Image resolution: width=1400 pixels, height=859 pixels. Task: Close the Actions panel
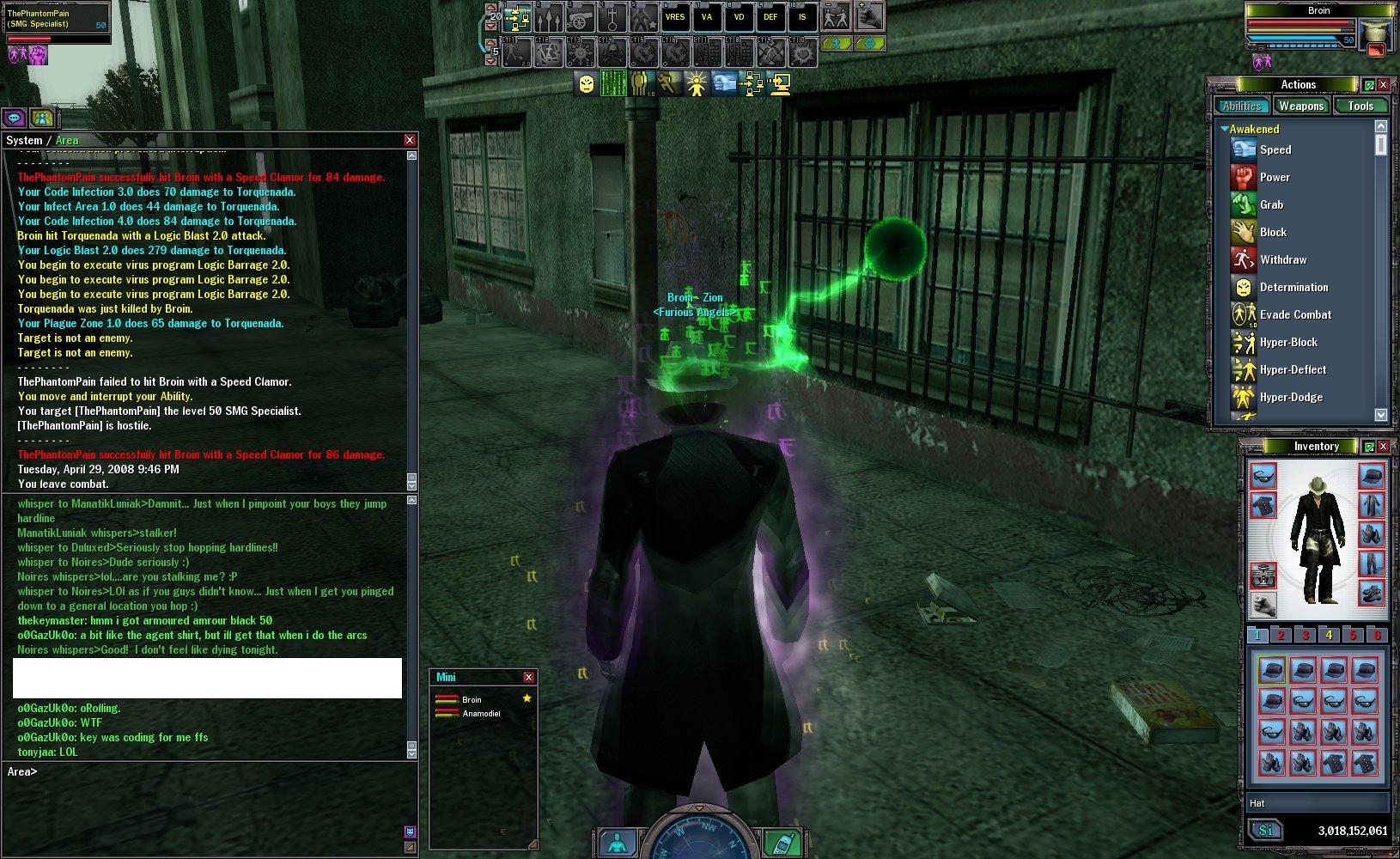[1383, 85]
